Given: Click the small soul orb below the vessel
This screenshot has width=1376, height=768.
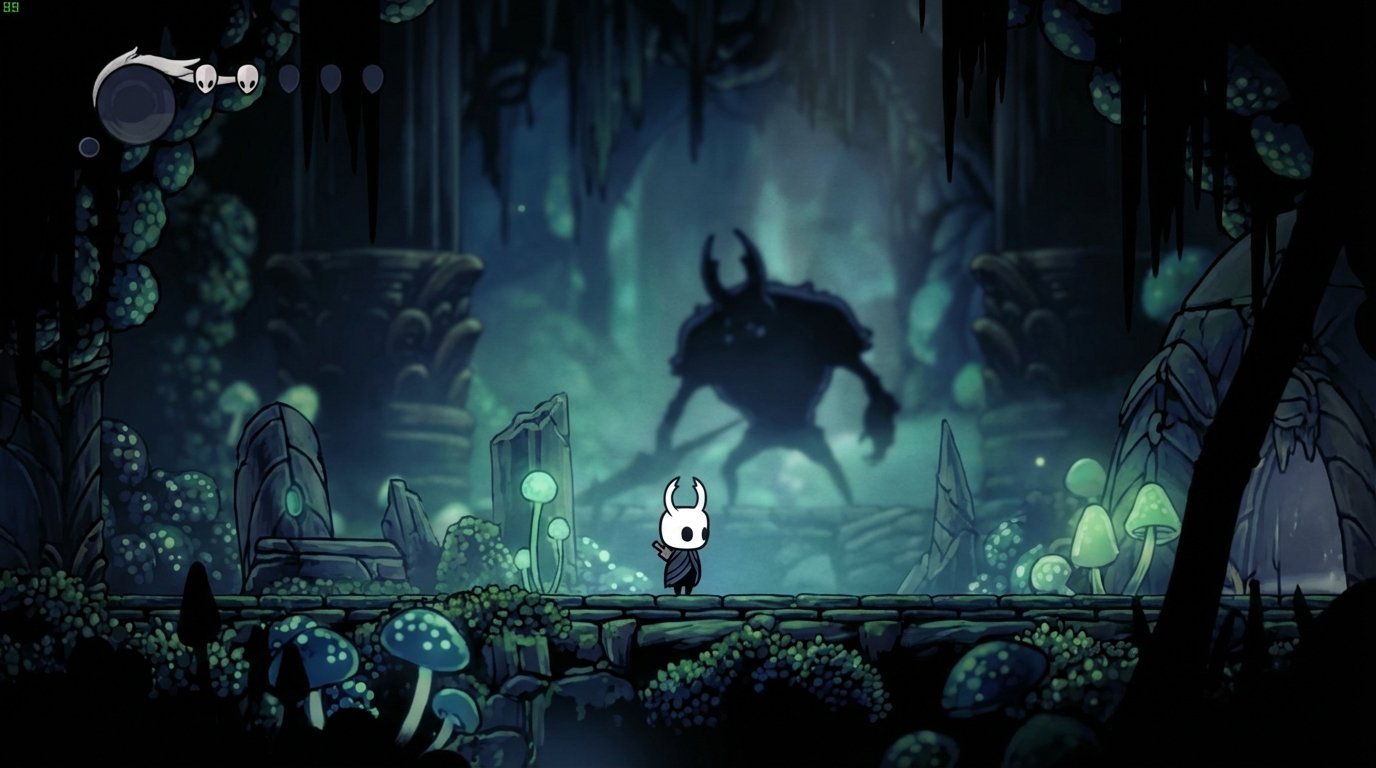Looking at the screenshot, I should 88,145.
